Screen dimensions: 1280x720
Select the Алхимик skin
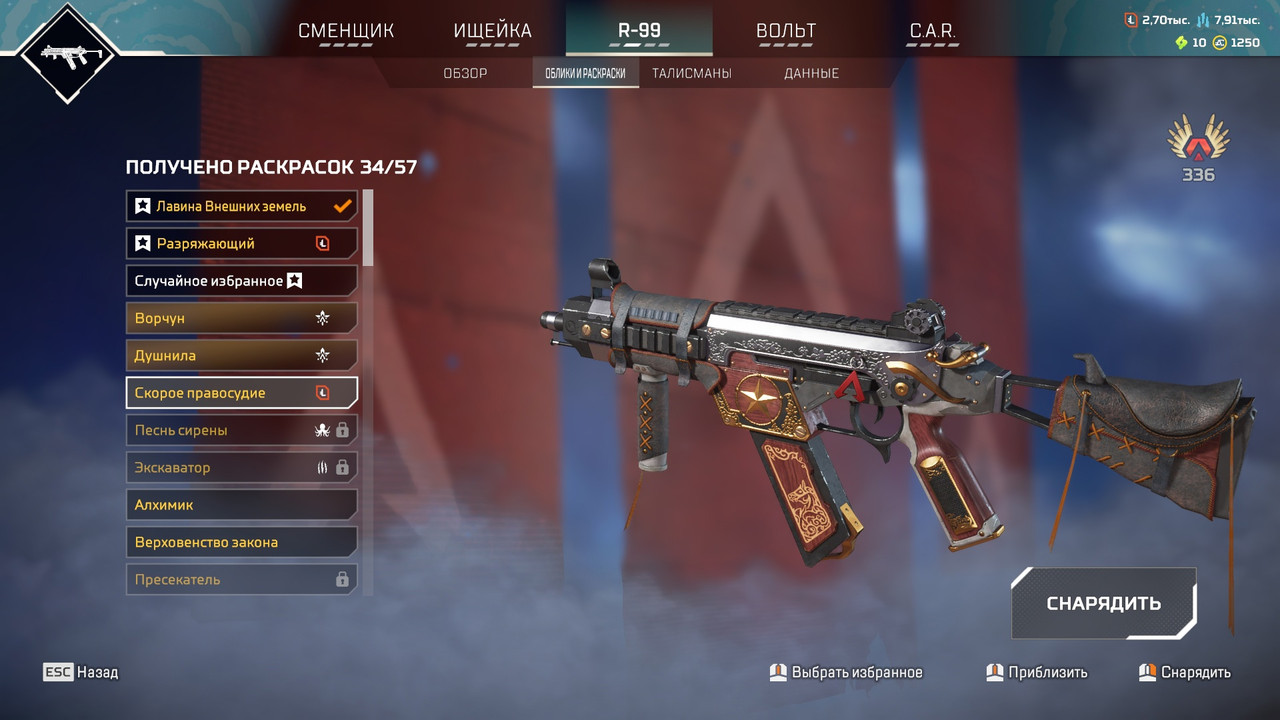(x=242, y=505)
